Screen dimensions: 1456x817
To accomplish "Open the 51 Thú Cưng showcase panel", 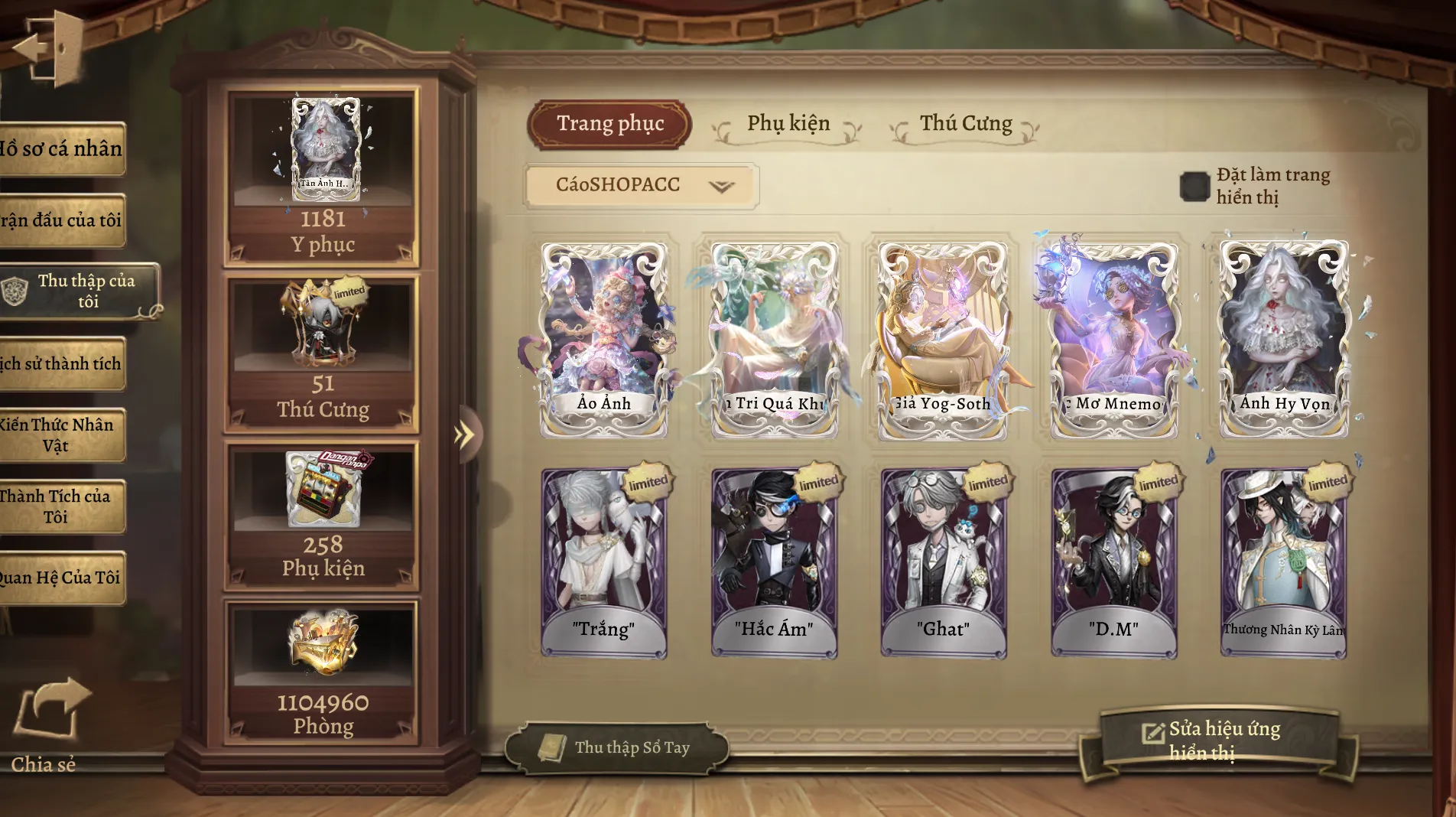I will click(x=322, y=352).
